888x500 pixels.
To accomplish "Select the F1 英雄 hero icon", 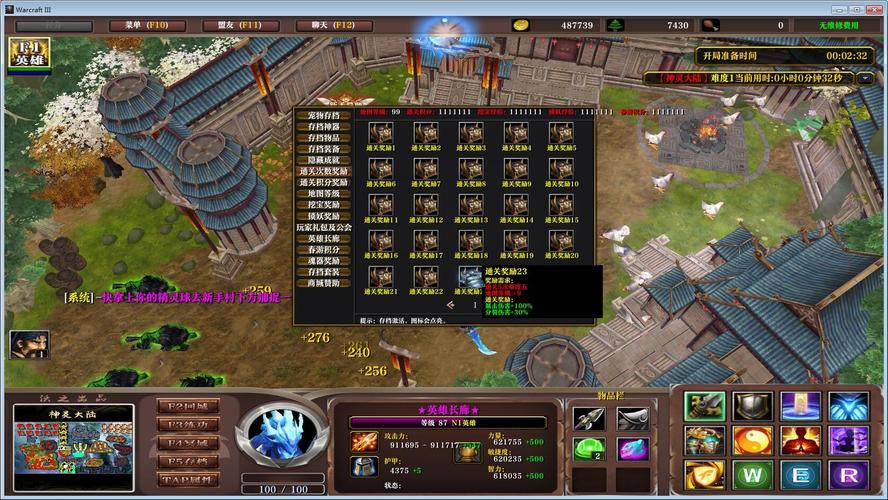I will click(x=29, y=54).
